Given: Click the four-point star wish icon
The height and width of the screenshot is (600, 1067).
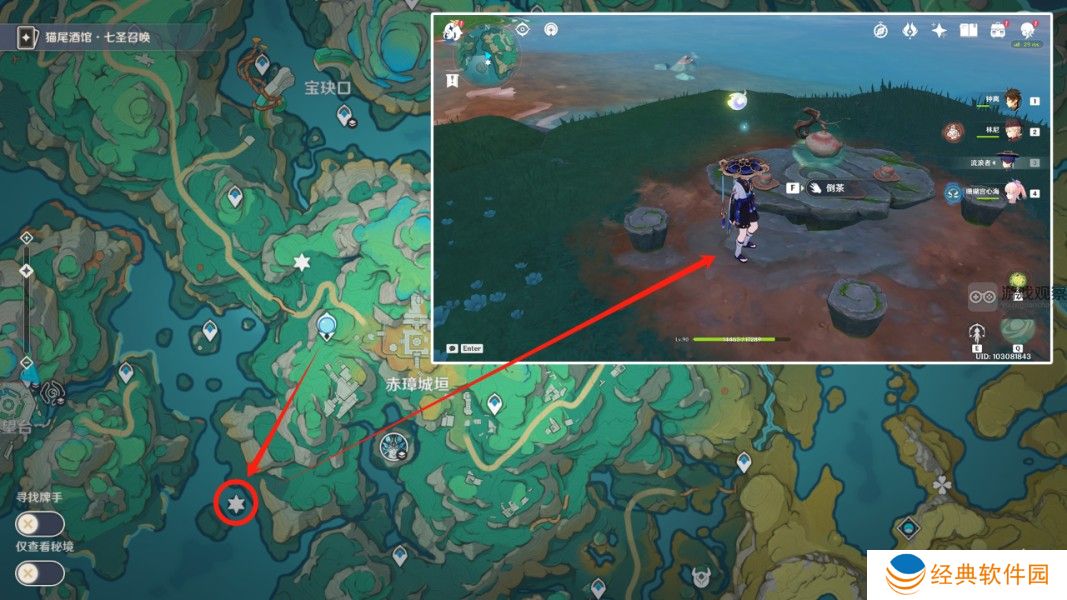Looking at the screenshot, I should pyautogui.click(x=939, y=31).
